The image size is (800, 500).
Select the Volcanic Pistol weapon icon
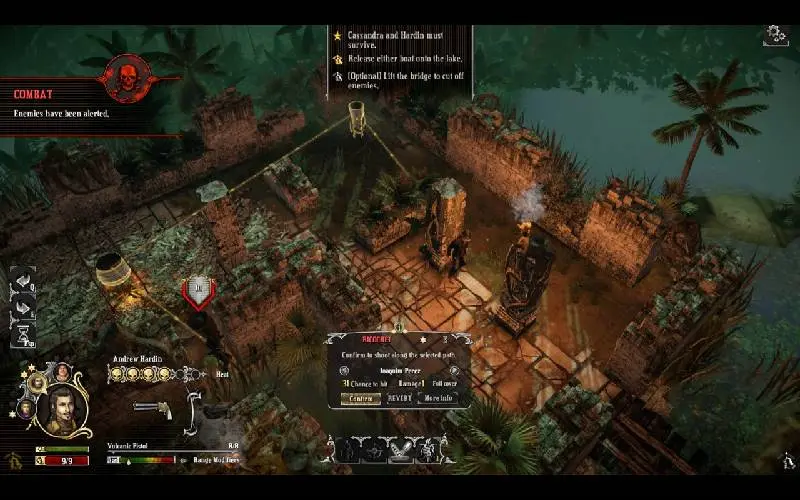coord(152,410)
